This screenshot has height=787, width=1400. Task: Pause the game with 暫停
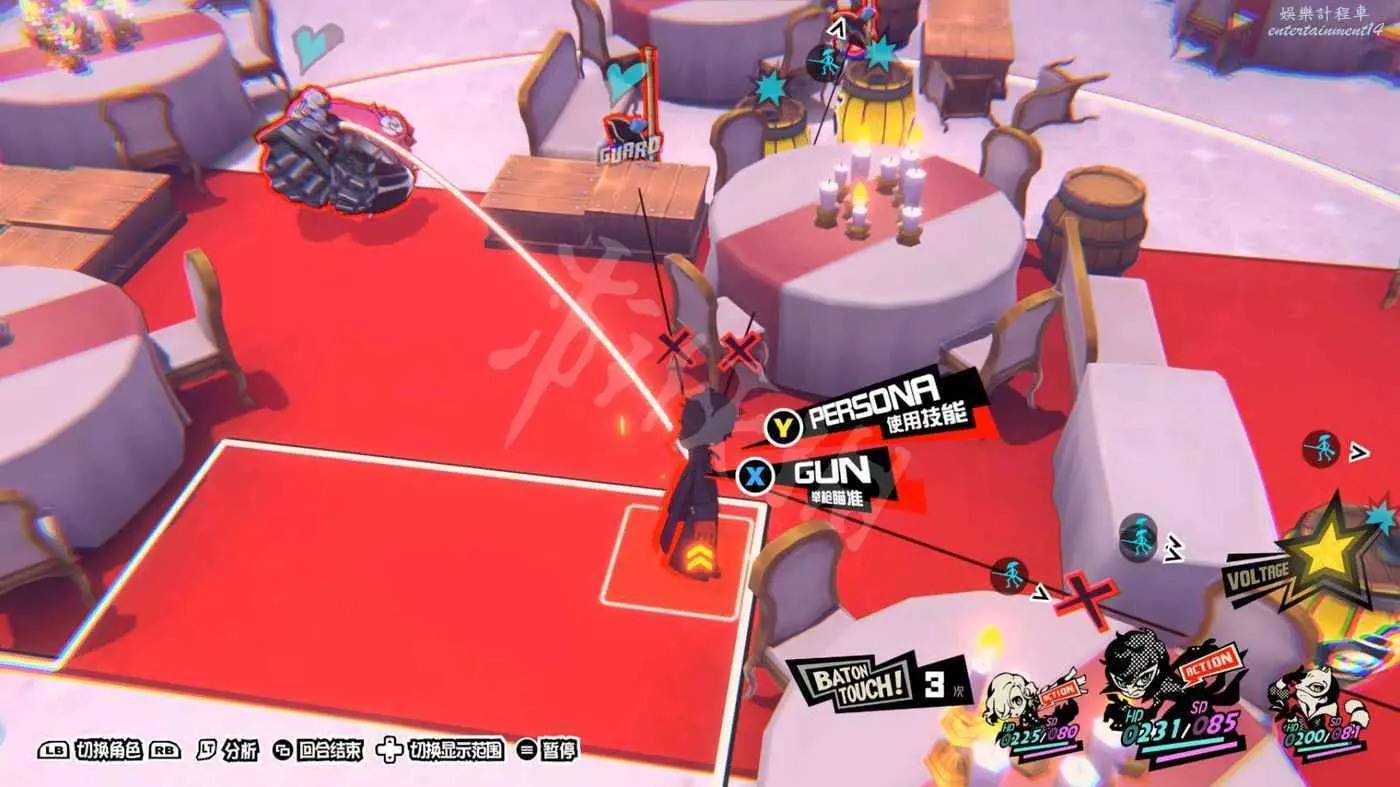pyautogui.click(x=548, y=750)
